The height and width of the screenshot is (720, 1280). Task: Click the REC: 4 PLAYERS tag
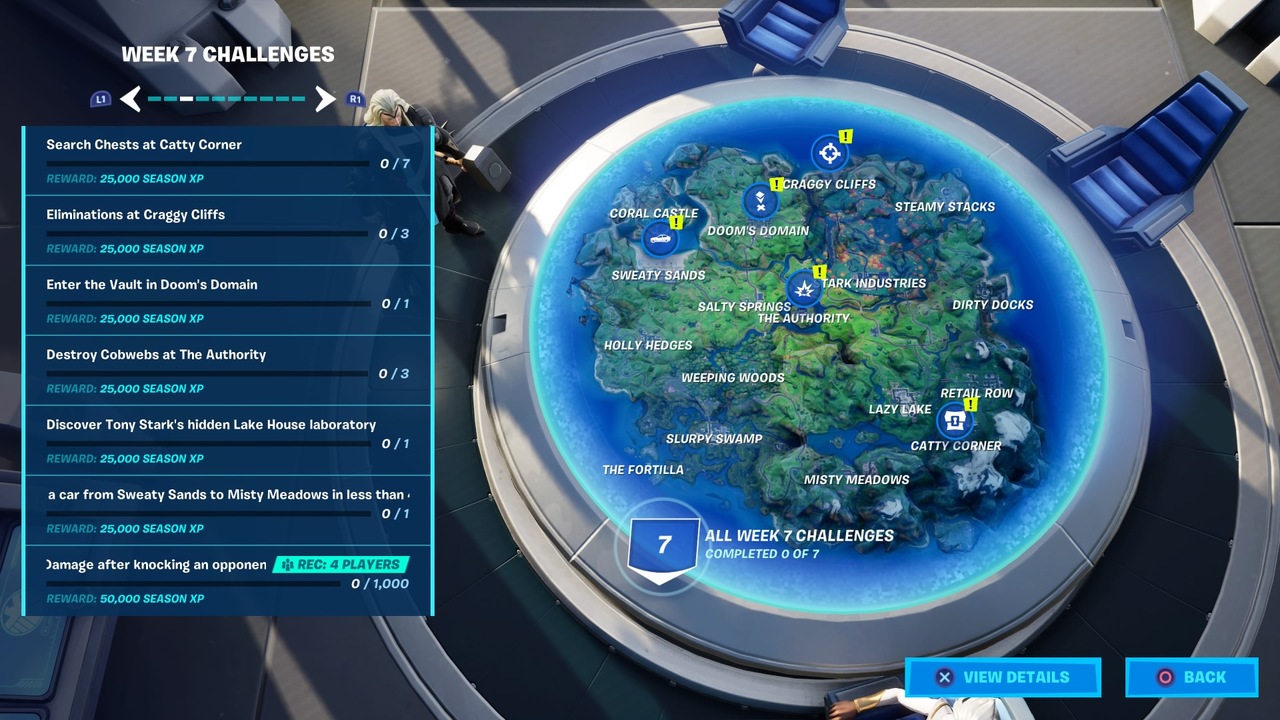pos(339,564)
